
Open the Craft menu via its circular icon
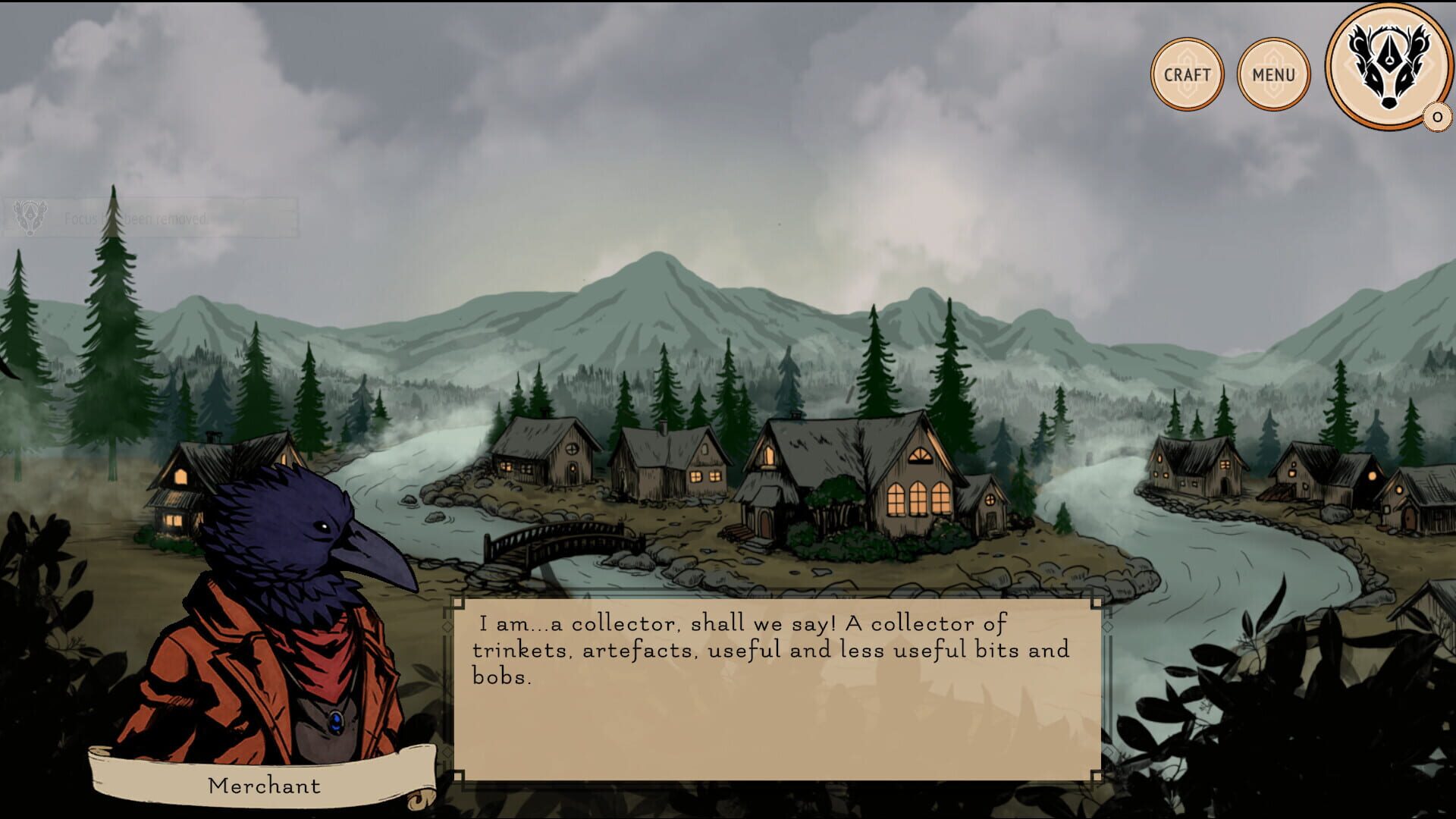(1187, 74)
